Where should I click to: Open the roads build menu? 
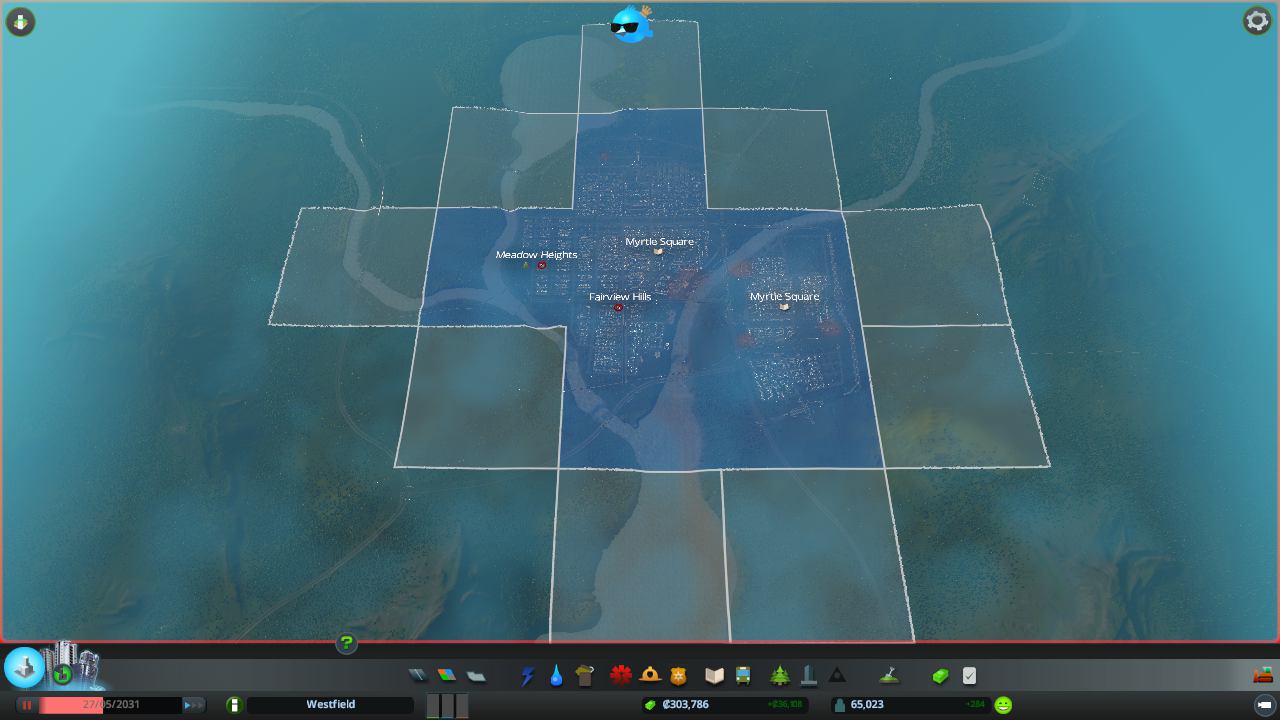[417, 676]
